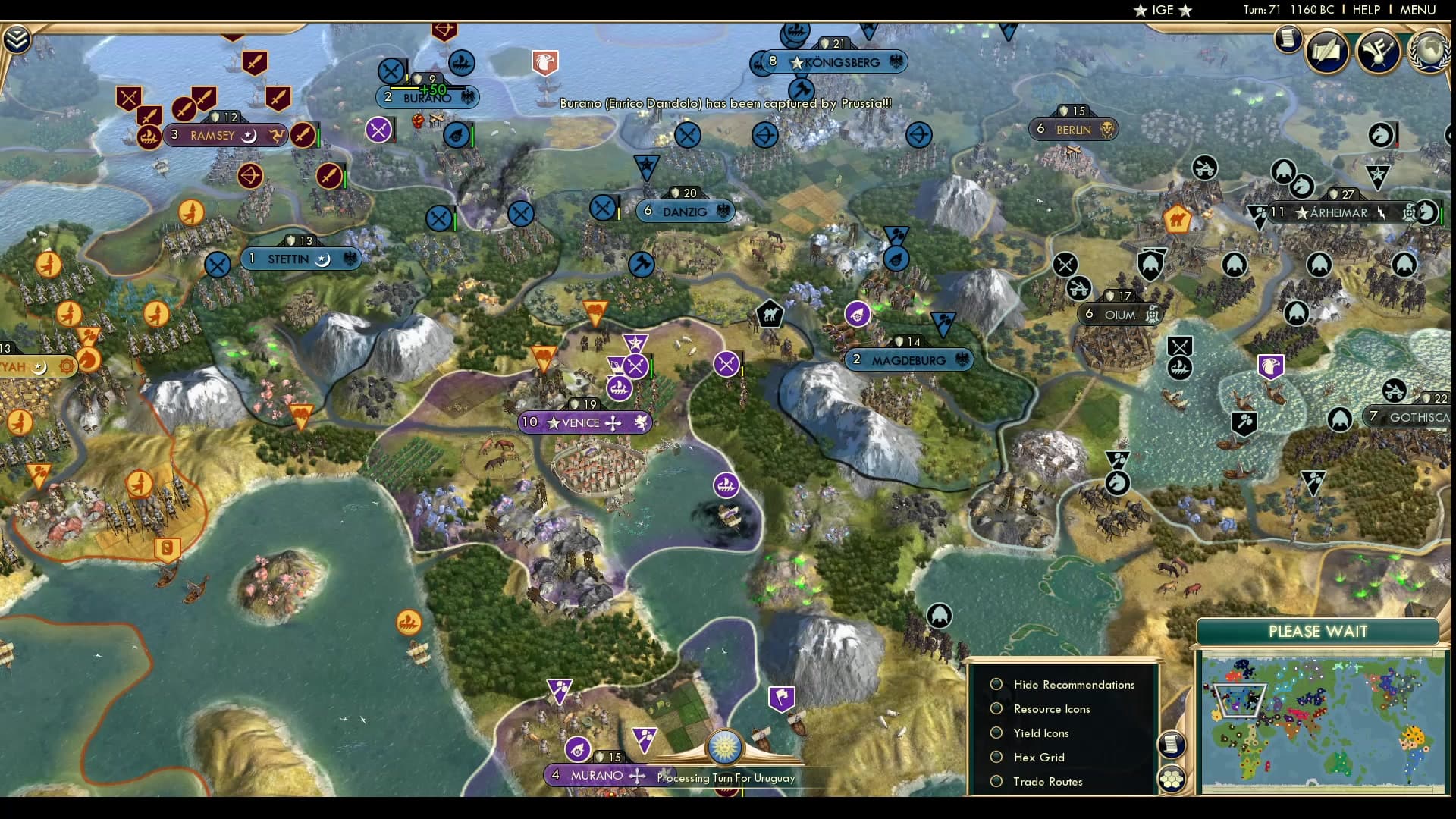Select the Berlin city banner

pyautogui.click(x=1074, y=130)
